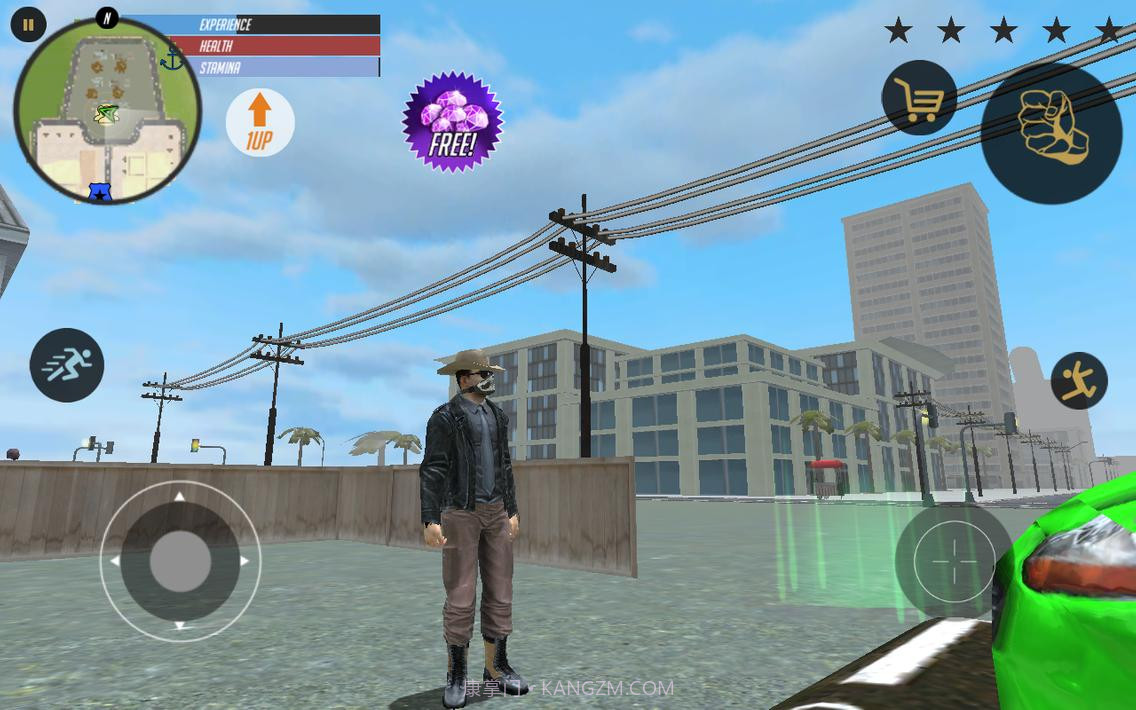Pause the game with the pause button
The width and height of the screenshot is (1136, 710).
(28, 26)
